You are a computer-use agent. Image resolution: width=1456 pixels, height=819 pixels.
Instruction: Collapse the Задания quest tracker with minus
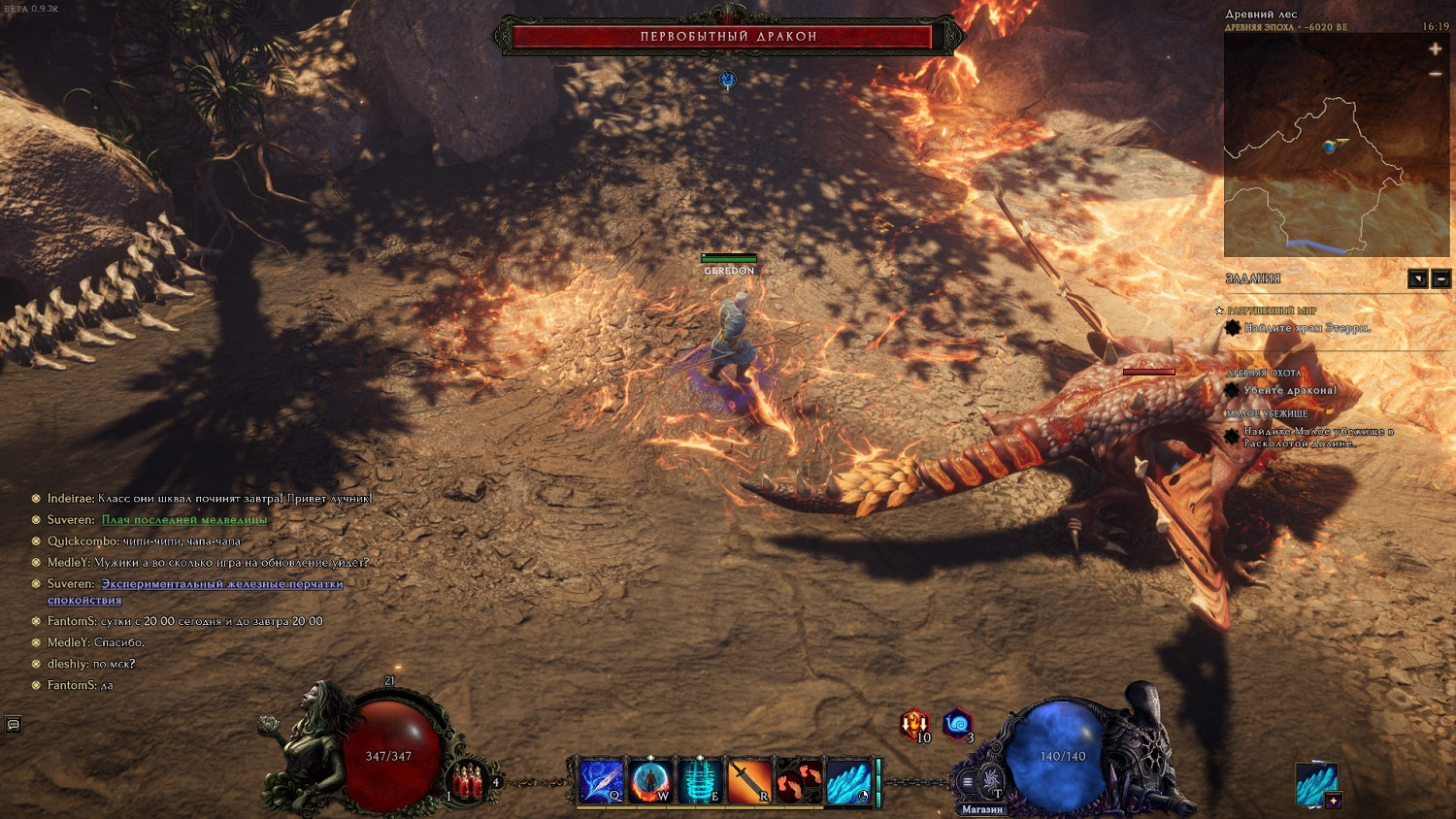click(x=1440, y=279)
